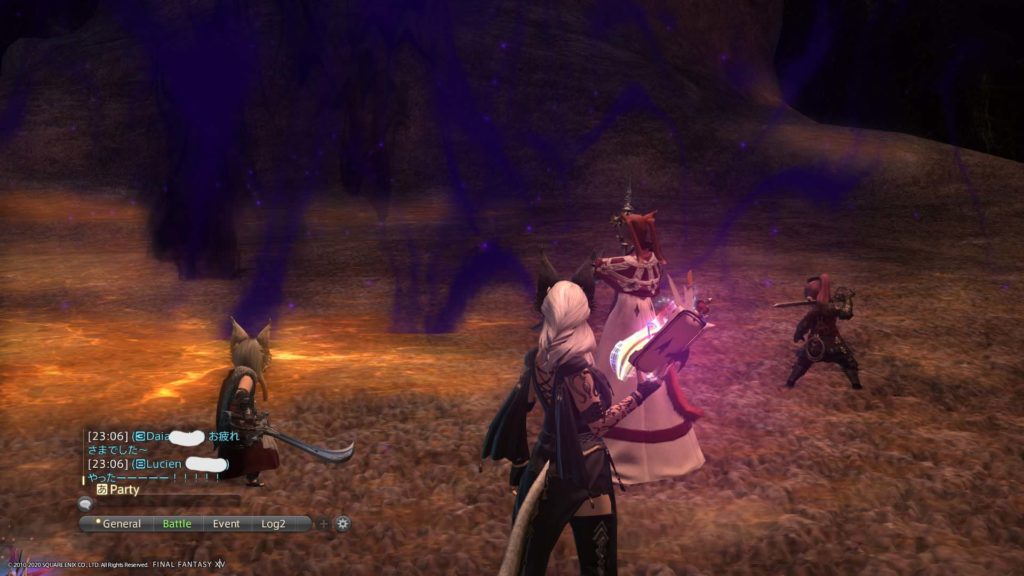Open the Battle log tab
Viewport: 1024px width, 576px height.
click(x=177, y=523)
